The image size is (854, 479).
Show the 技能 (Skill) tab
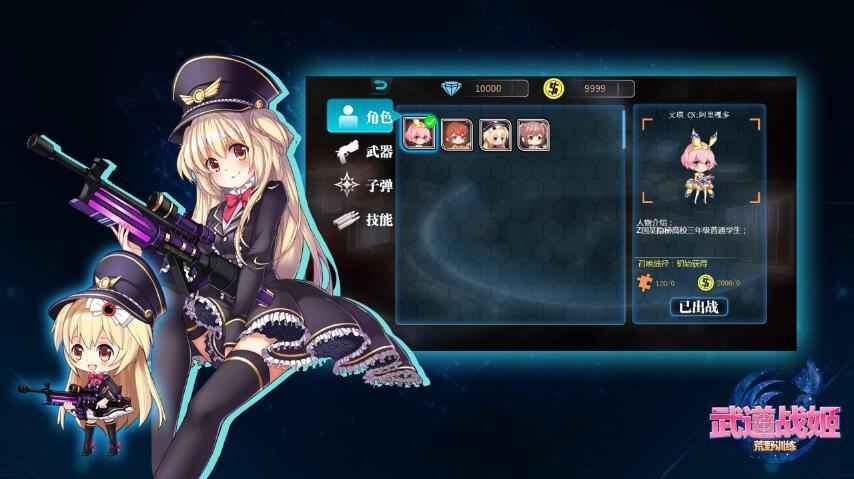click(x=364, y=219)
